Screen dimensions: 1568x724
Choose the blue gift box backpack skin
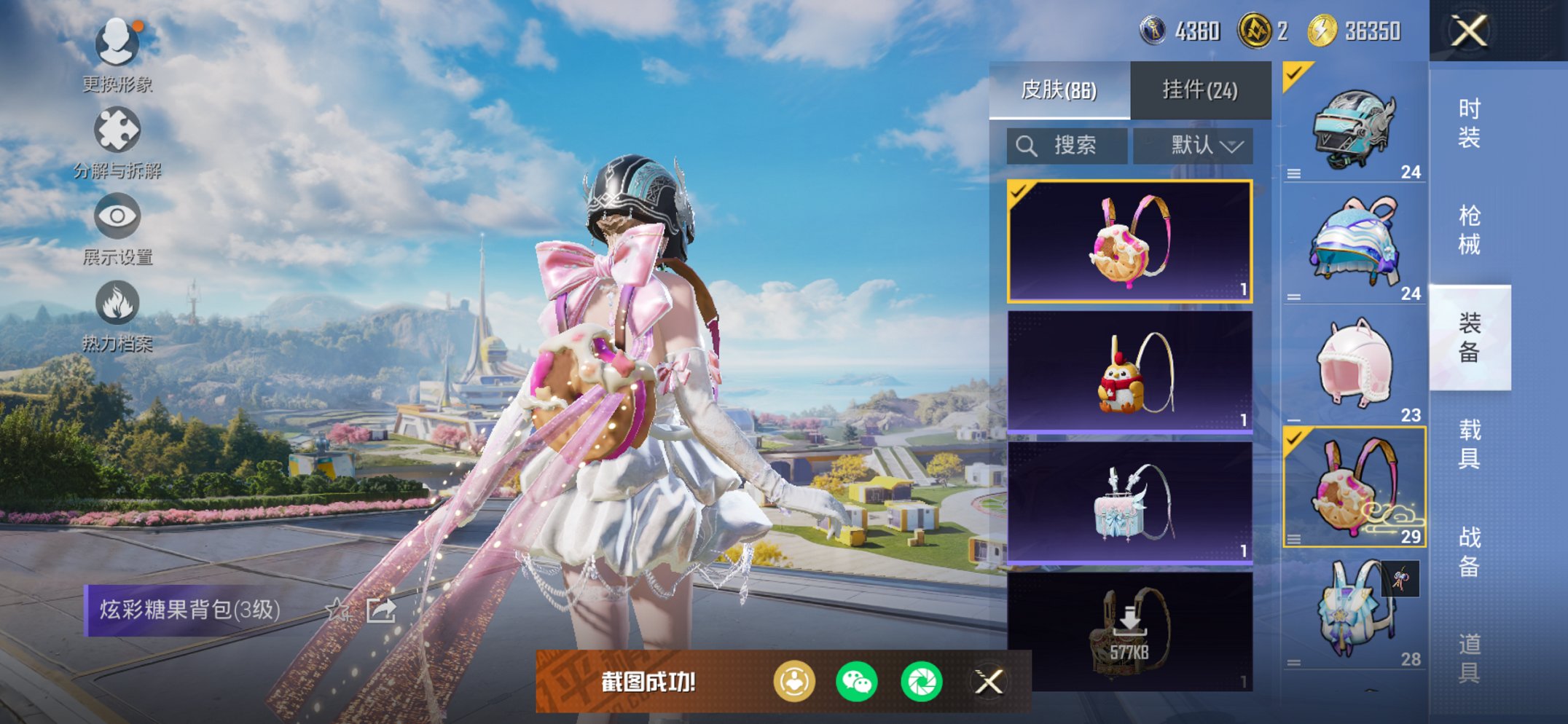[x=1129, y=502]
